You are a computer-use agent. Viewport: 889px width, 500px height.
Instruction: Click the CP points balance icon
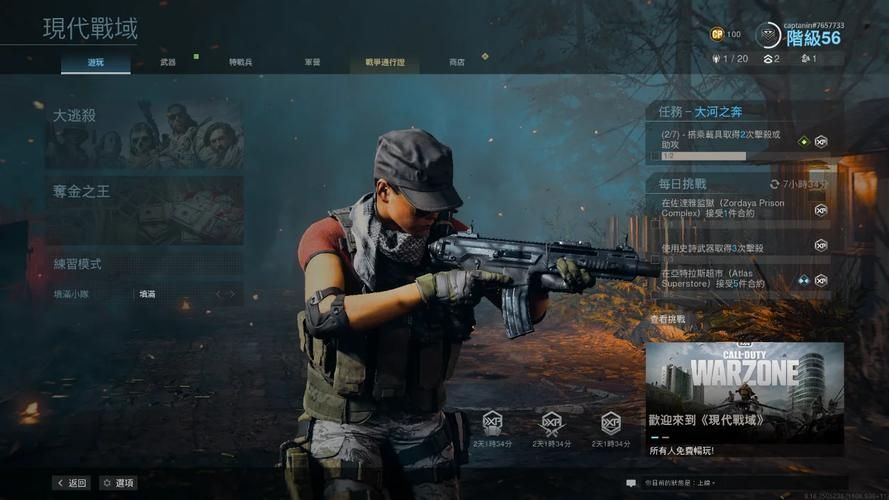[x=717, y=34]
